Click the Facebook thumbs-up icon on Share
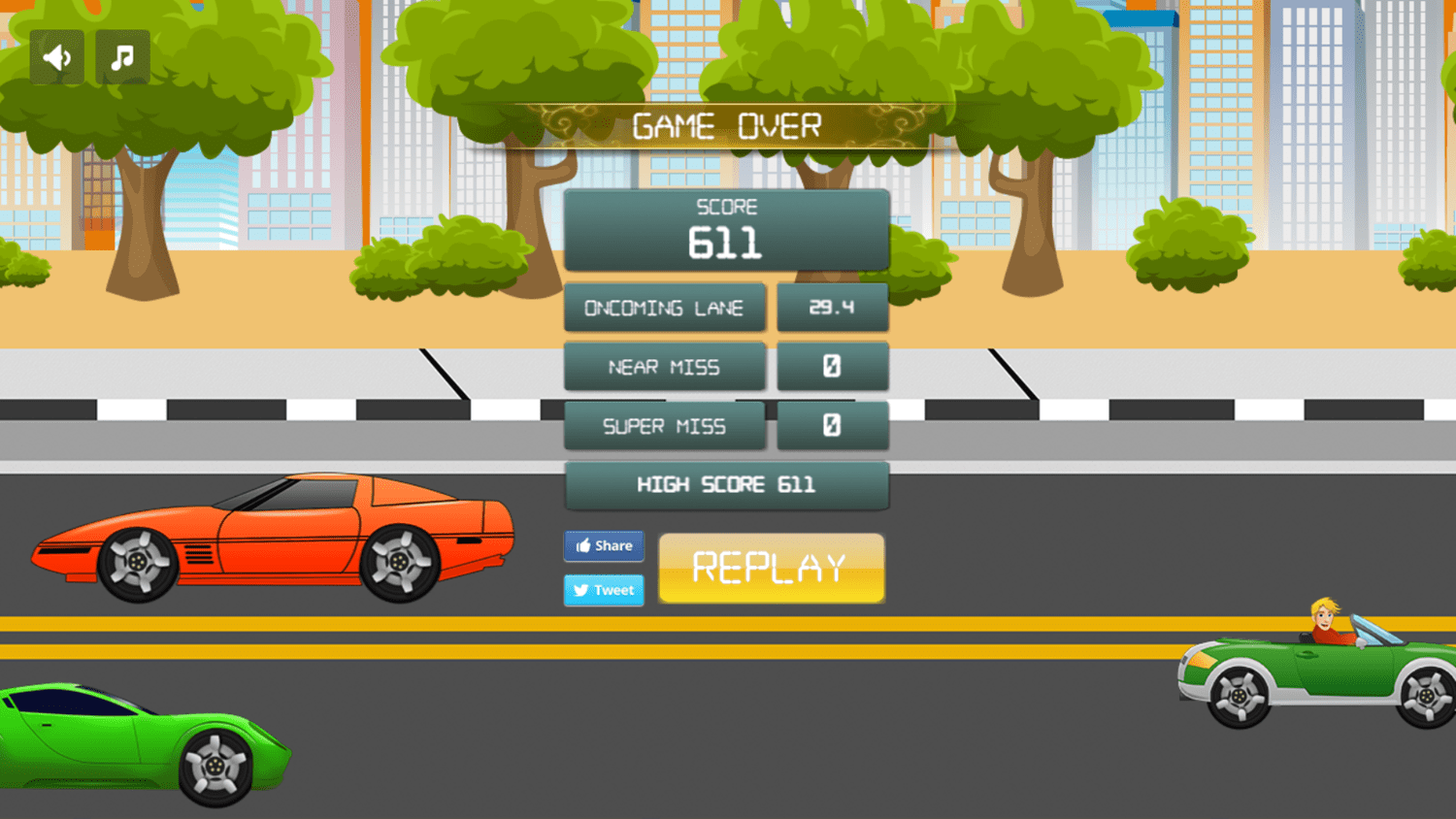1456x819 pixels. pos(583,545)
